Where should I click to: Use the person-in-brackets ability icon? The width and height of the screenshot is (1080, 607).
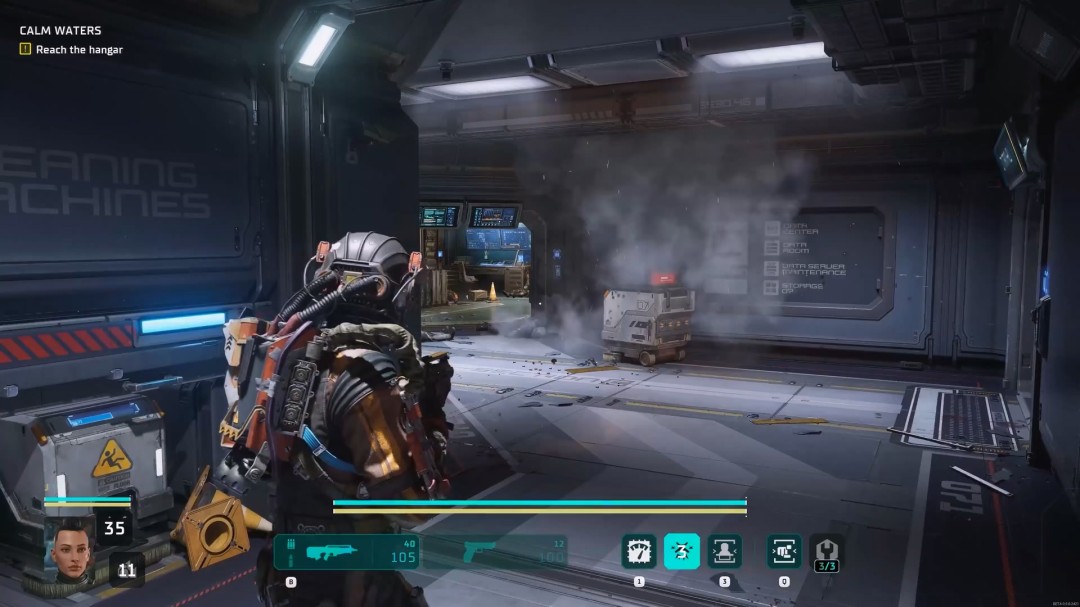coord(725,551)
